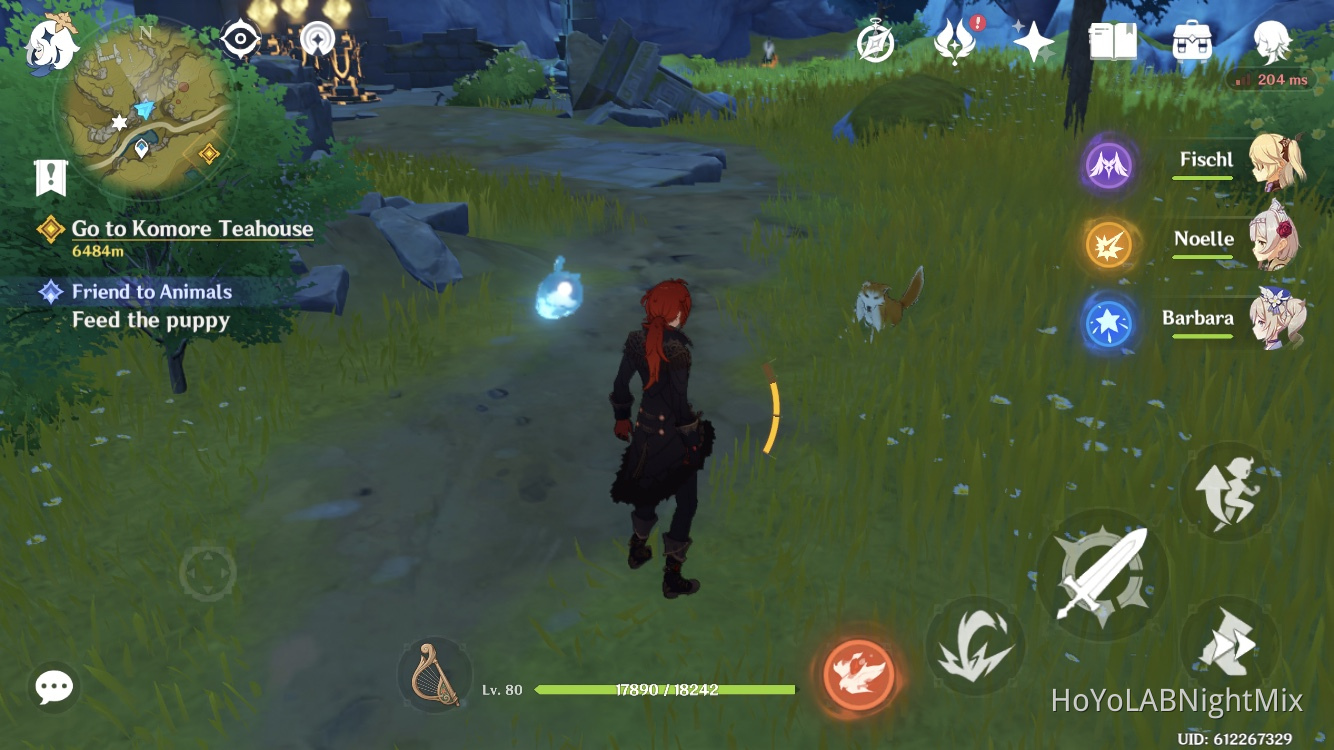This screenshot has height=750, width=1334.
Task: Tap the character EXP progress bar
Action: (x=665, y=689)
